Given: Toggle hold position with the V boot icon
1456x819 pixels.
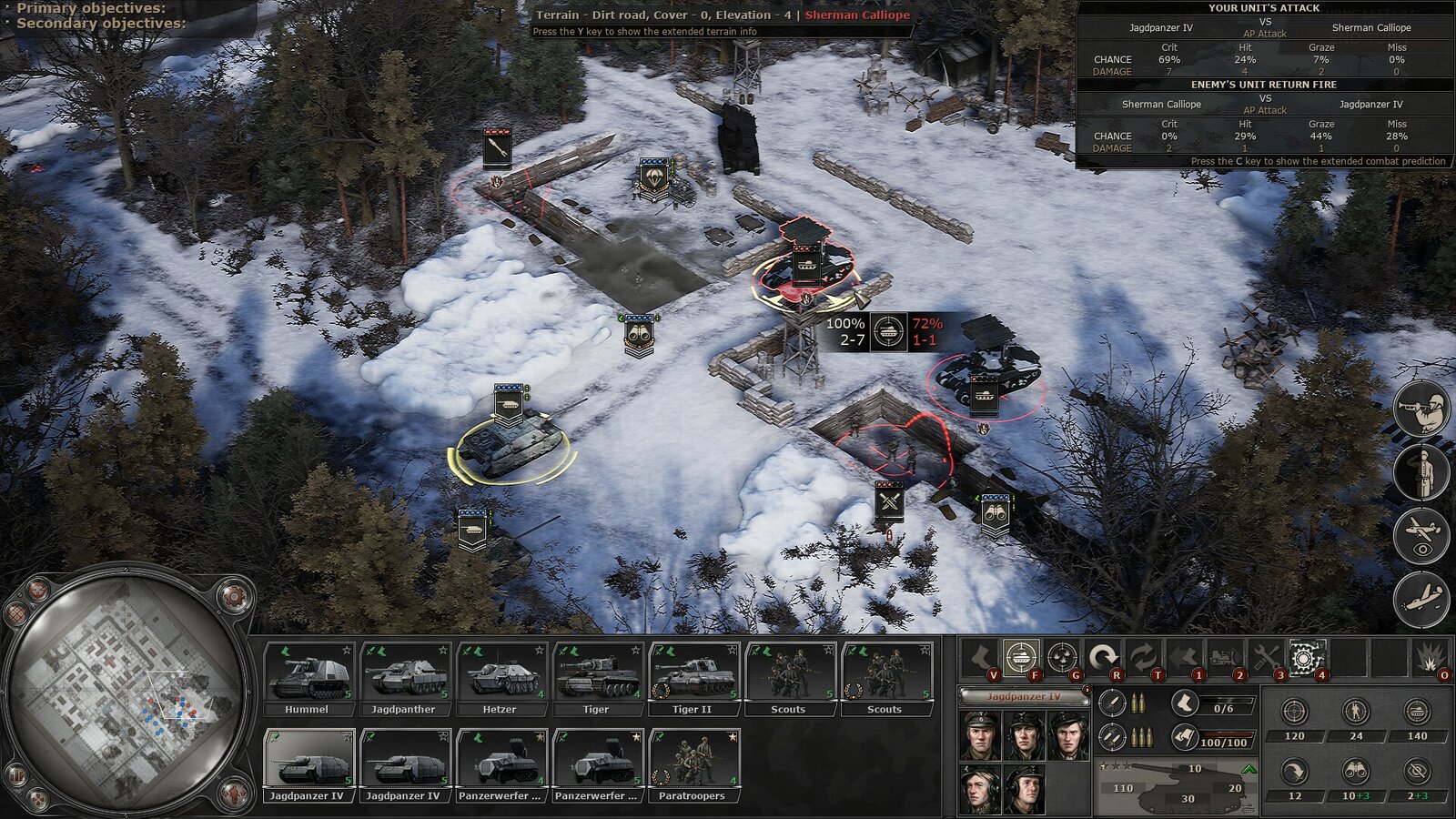Looking at the screenshot, I should coord(981,656).
